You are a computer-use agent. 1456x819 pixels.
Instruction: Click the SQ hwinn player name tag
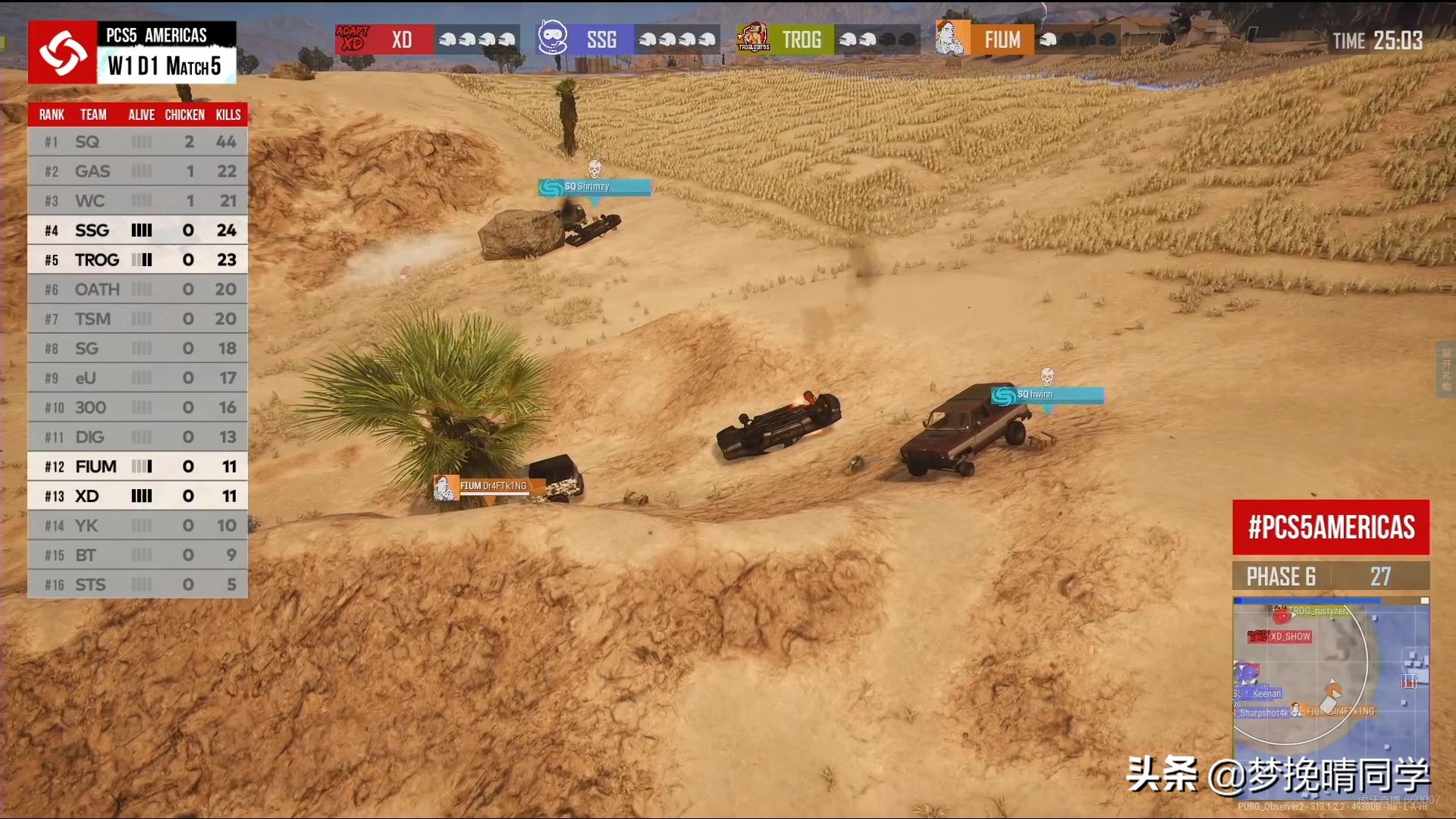[x=1046, y=395]
